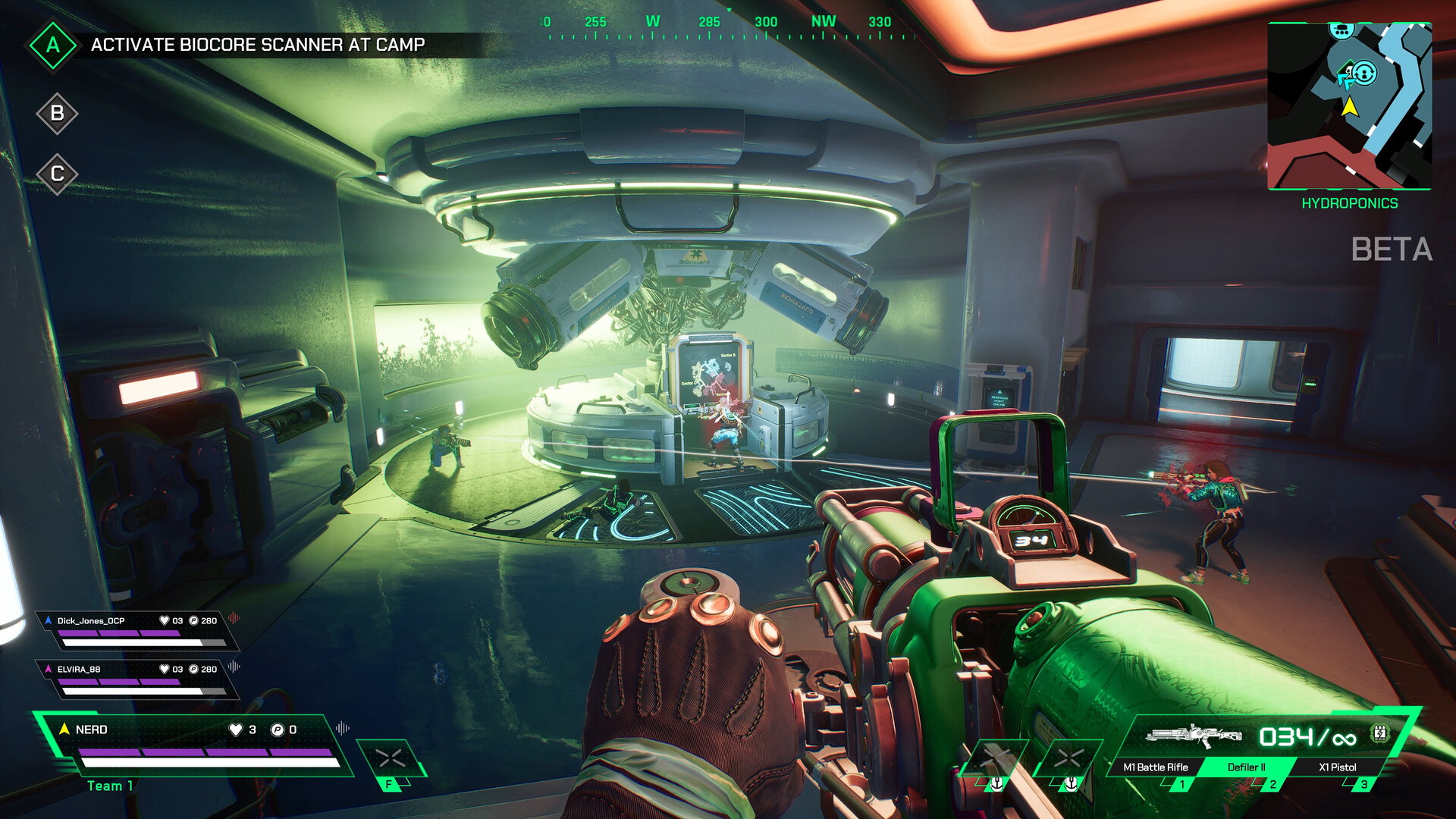1456x819 pixels.
Task: Click the activate Biocore Scanner objective text
Action: coord(258,45)
